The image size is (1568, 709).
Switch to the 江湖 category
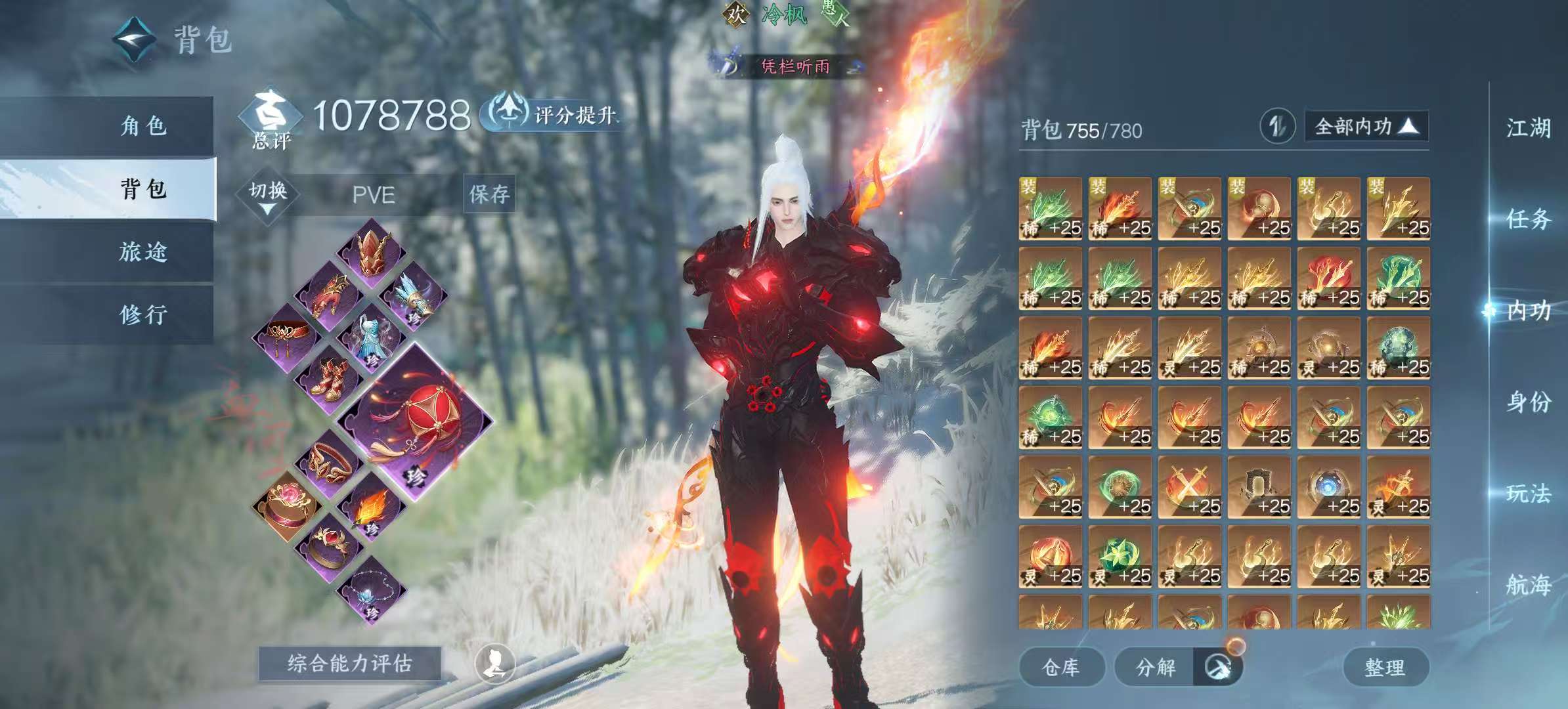[x=1529, y=128]
